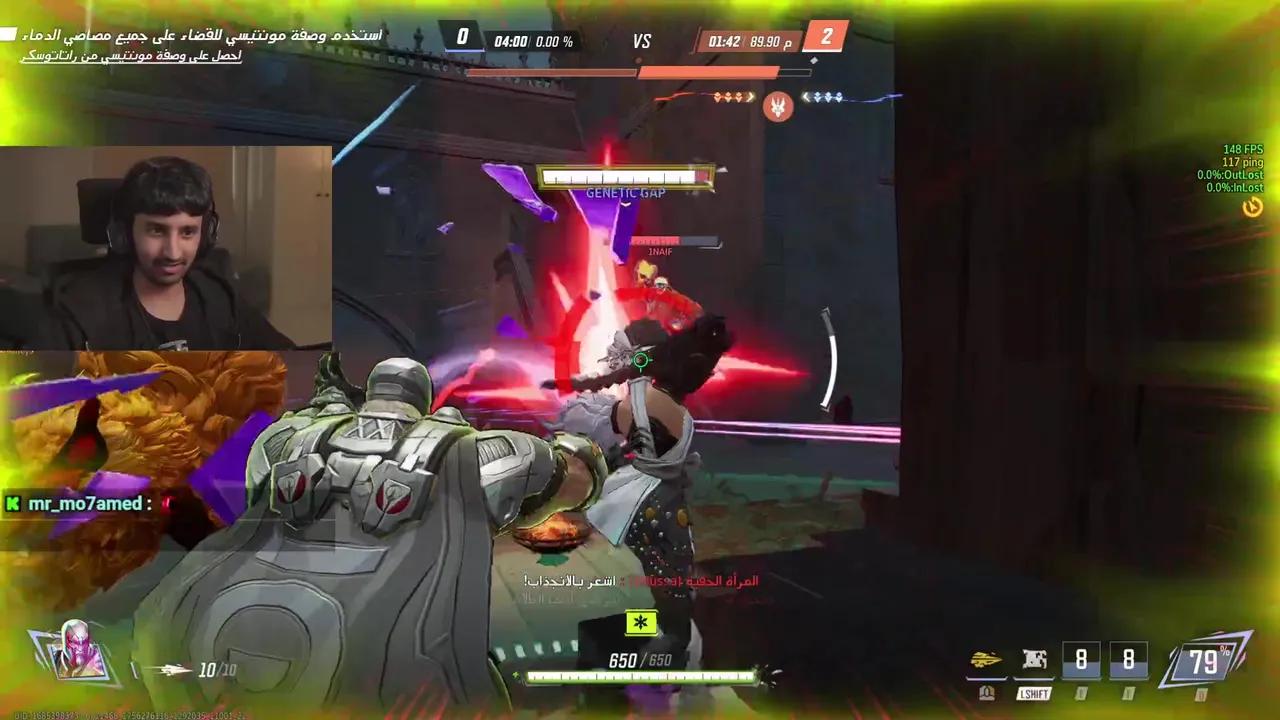
Task: Toggle the red team kill markers row
Action: point(727,97)
